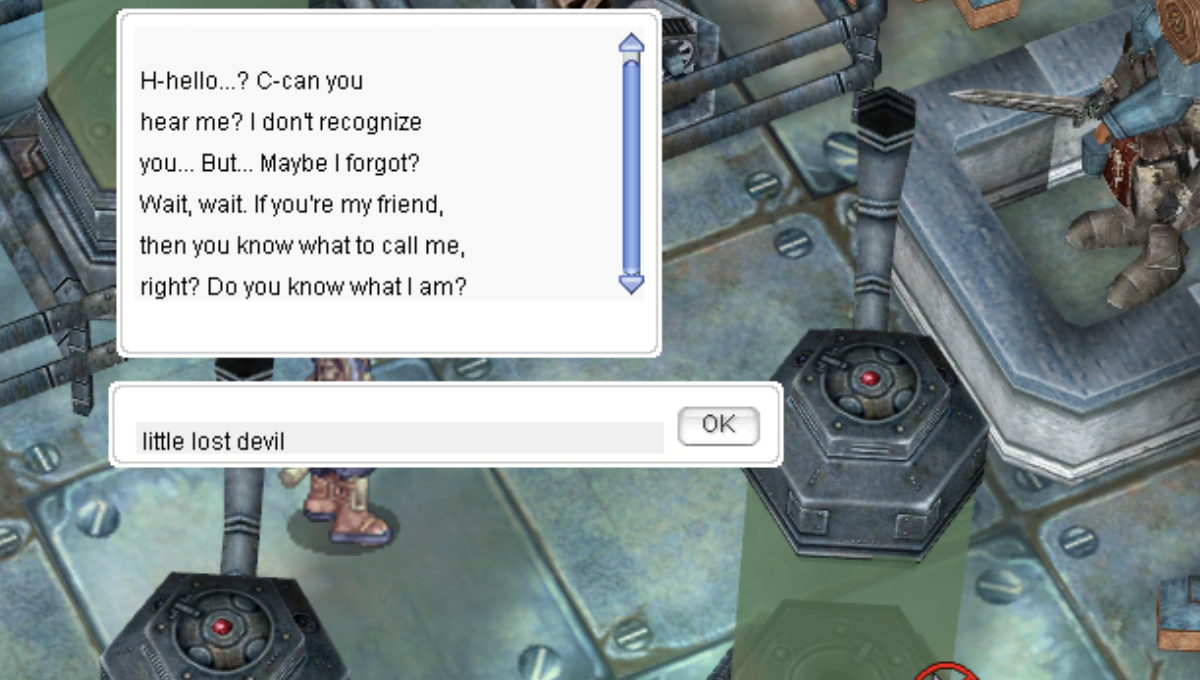Click the dialogue scrollbar's up arrow
The width and height of the screenshot is (1200, 680).
click(631, 43)
